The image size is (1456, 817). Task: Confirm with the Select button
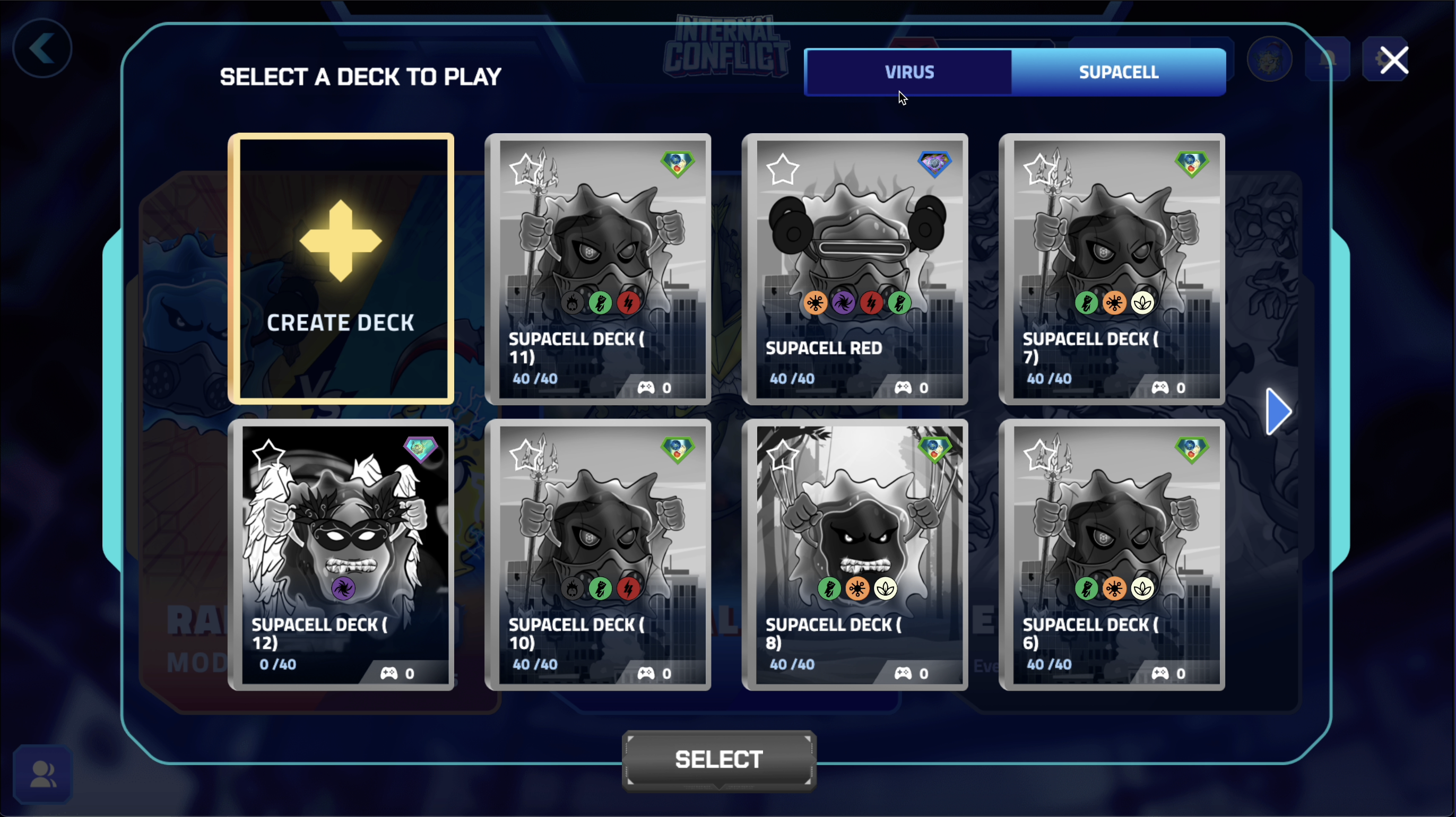(x=719, y=759)
